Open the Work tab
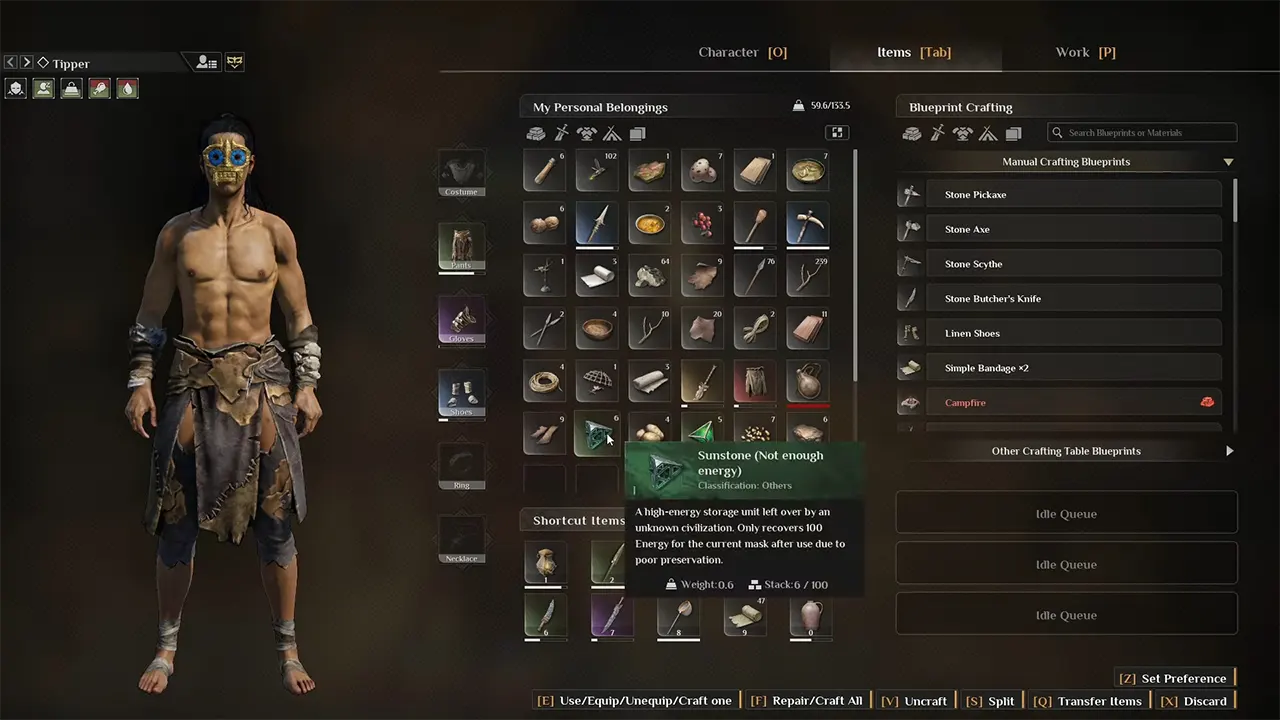This screenshot has height=720, width=1280. (1085, 52)
